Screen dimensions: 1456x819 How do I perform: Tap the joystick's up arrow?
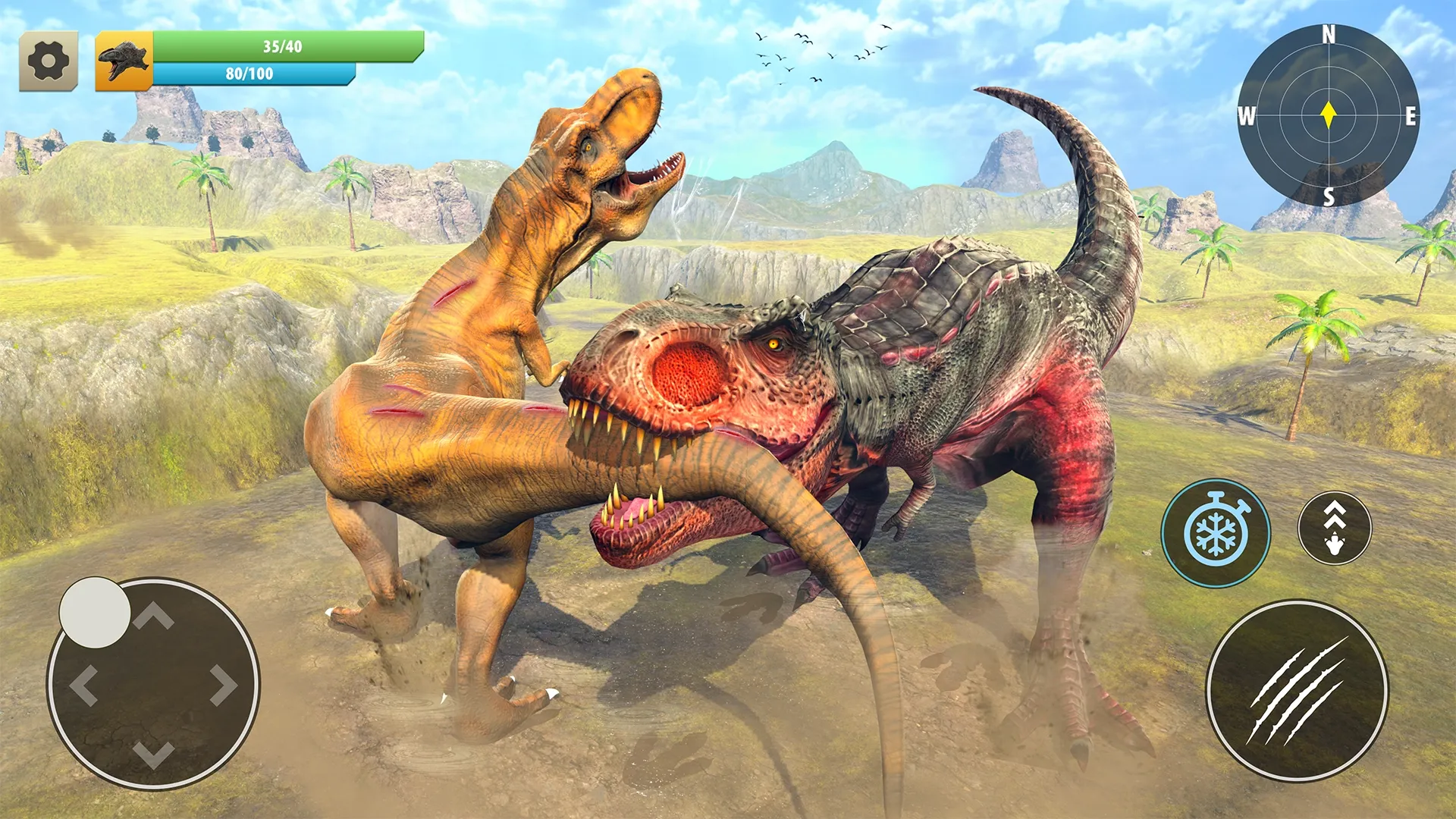(x=154, y=616)
